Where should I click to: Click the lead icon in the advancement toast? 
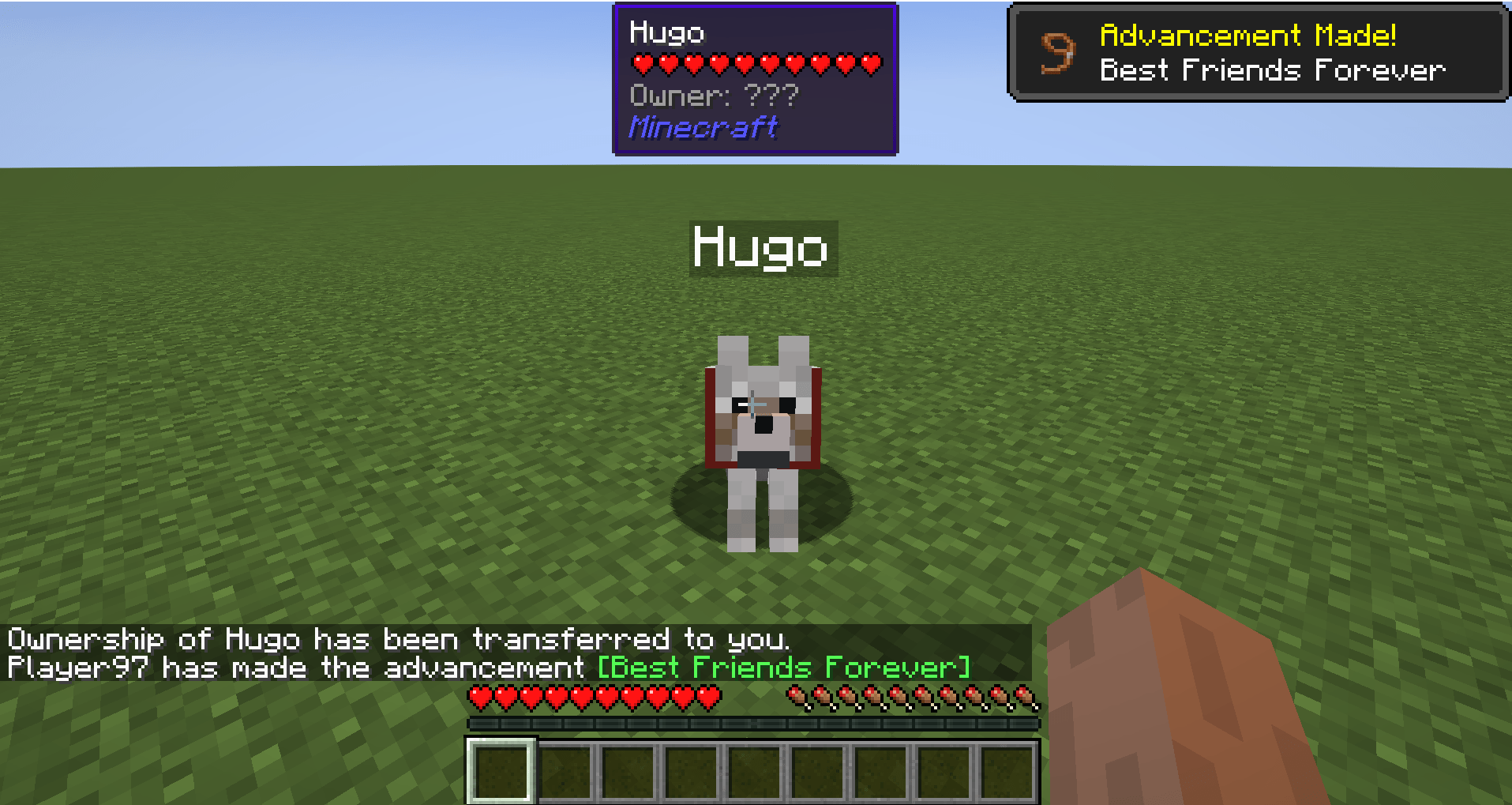pyautogui.click(x=1056, y=52)
